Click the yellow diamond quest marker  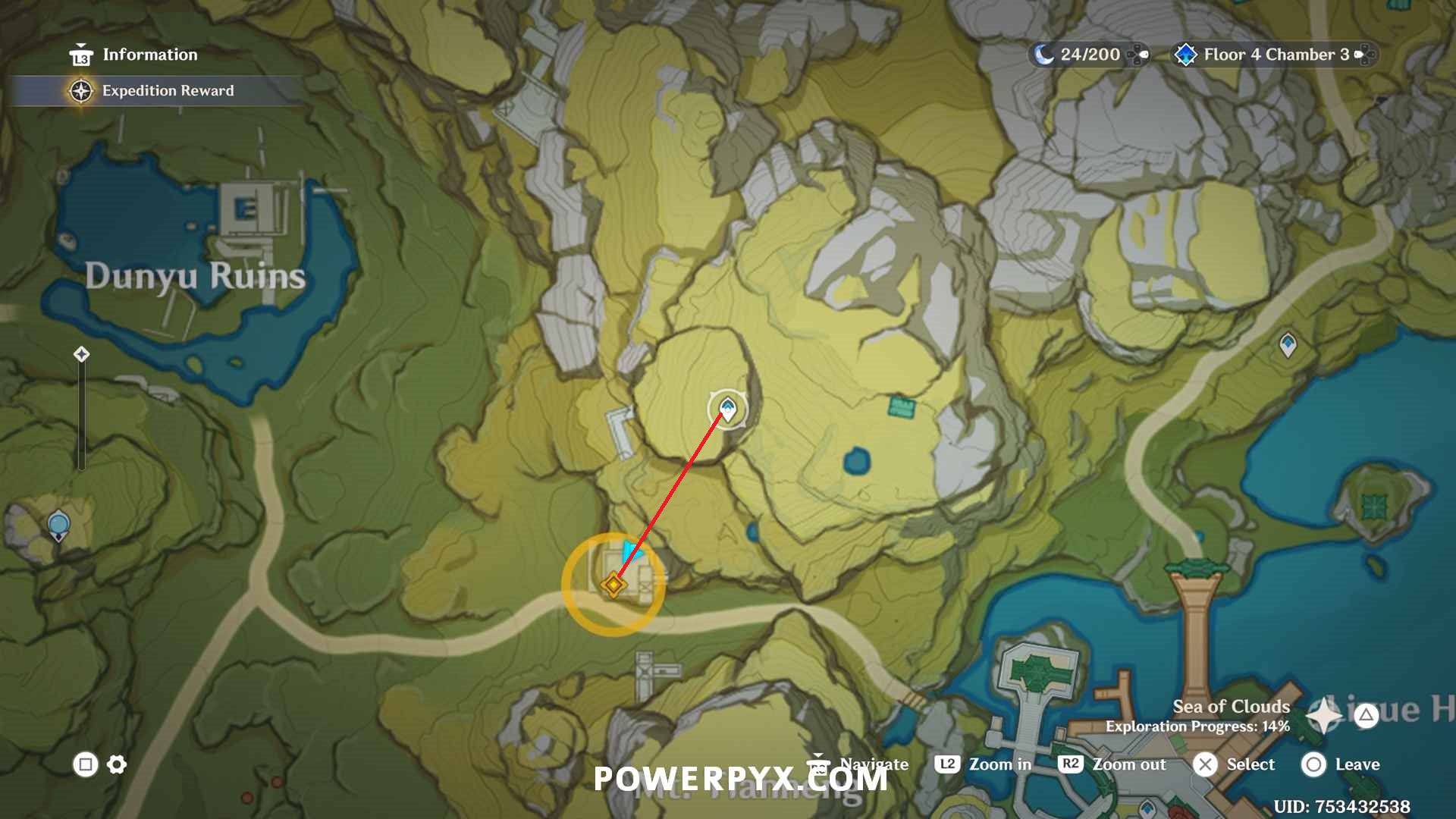613,585
